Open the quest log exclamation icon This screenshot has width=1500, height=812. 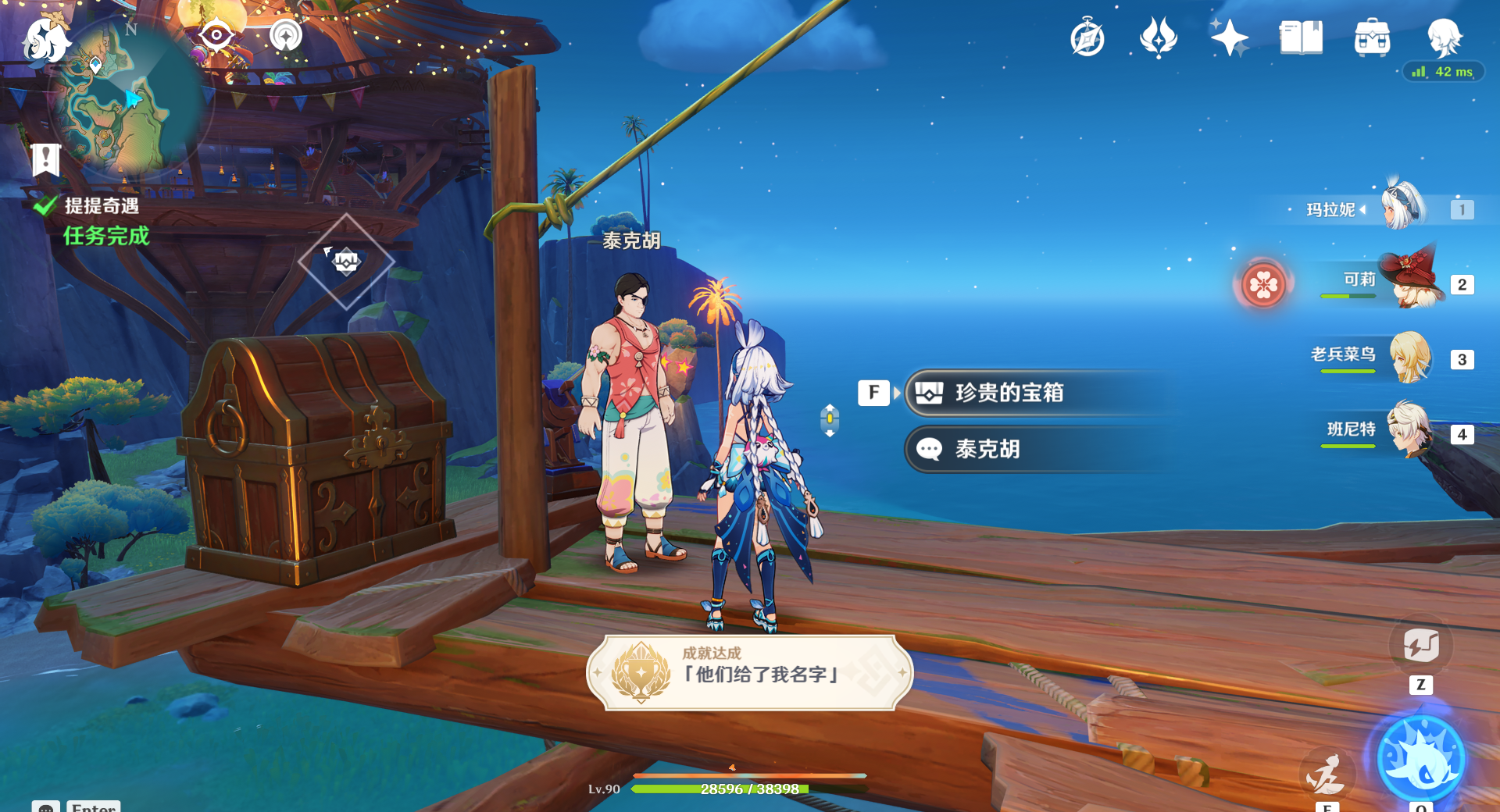(x=46, y=159)
